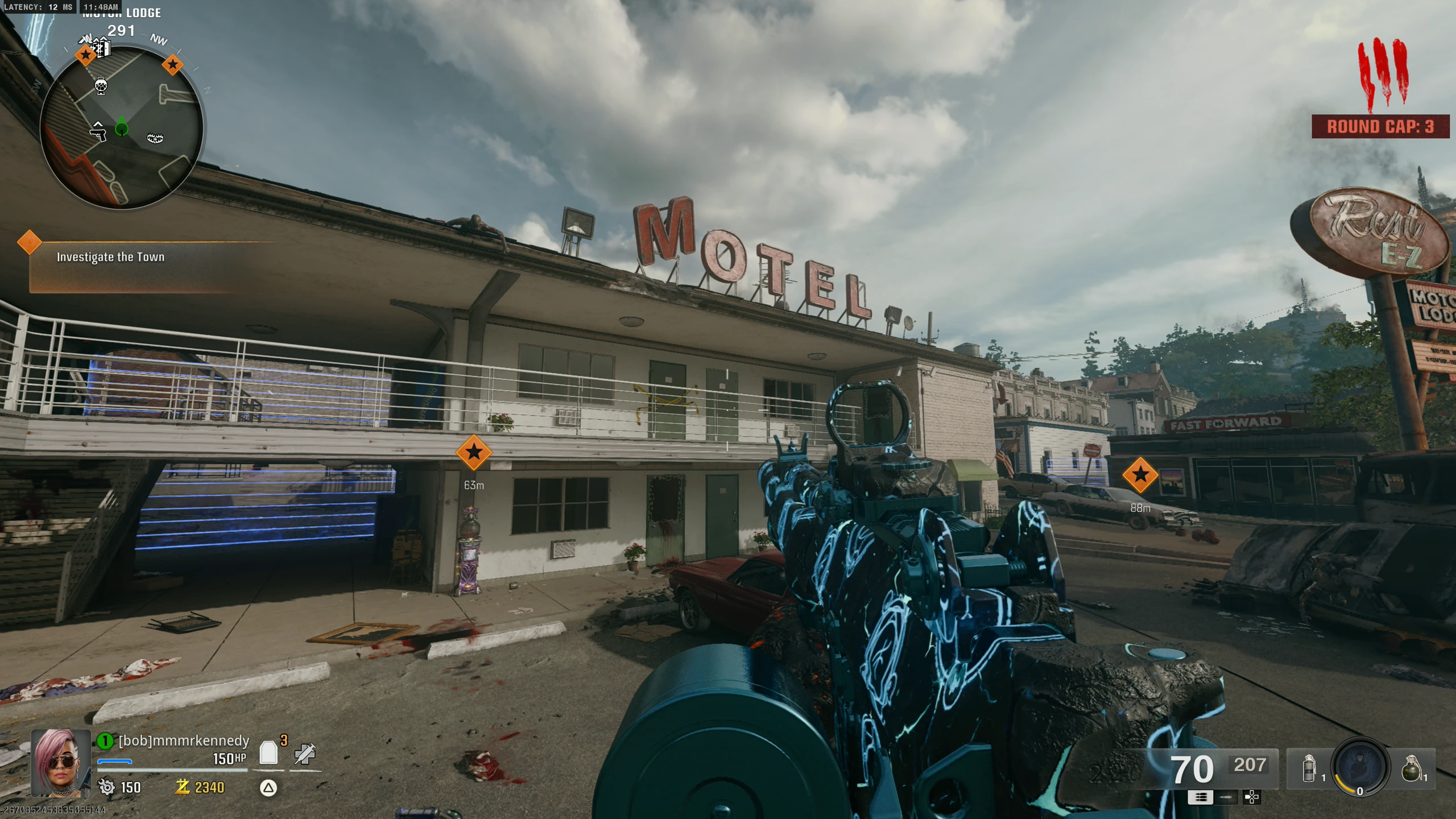Click the objective marker showing 63m
1456x819 pixels.
coord(473,453)
